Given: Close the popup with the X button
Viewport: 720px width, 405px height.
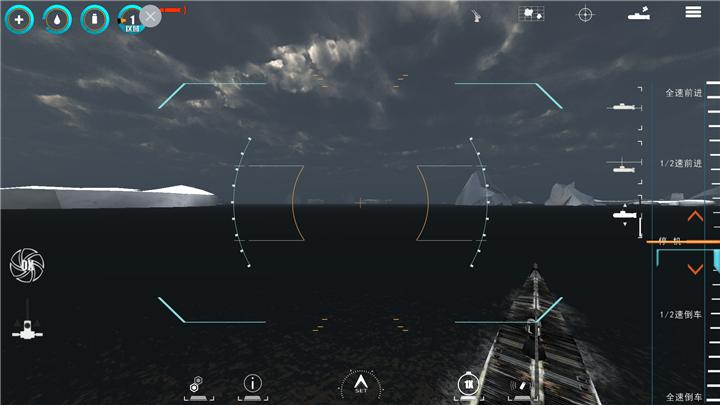Looking at the screenshot, I should click(150, 15).
